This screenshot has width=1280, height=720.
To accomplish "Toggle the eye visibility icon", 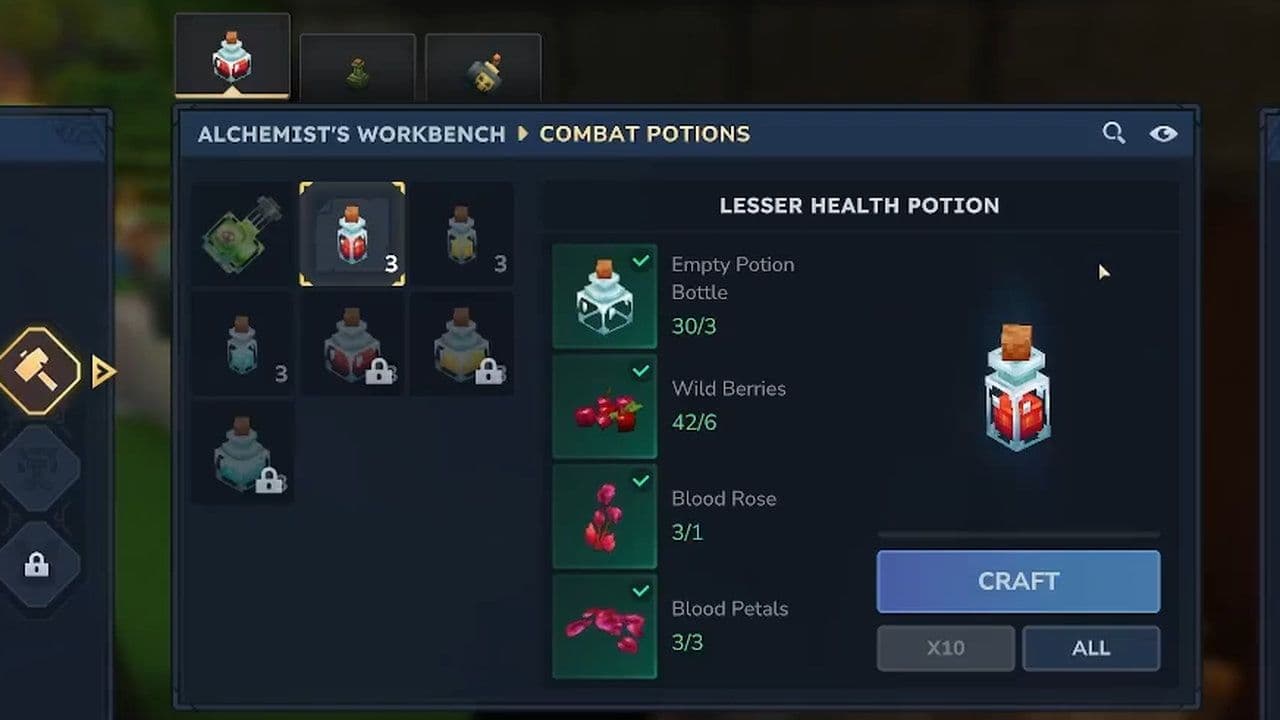I will [1163, 133].
